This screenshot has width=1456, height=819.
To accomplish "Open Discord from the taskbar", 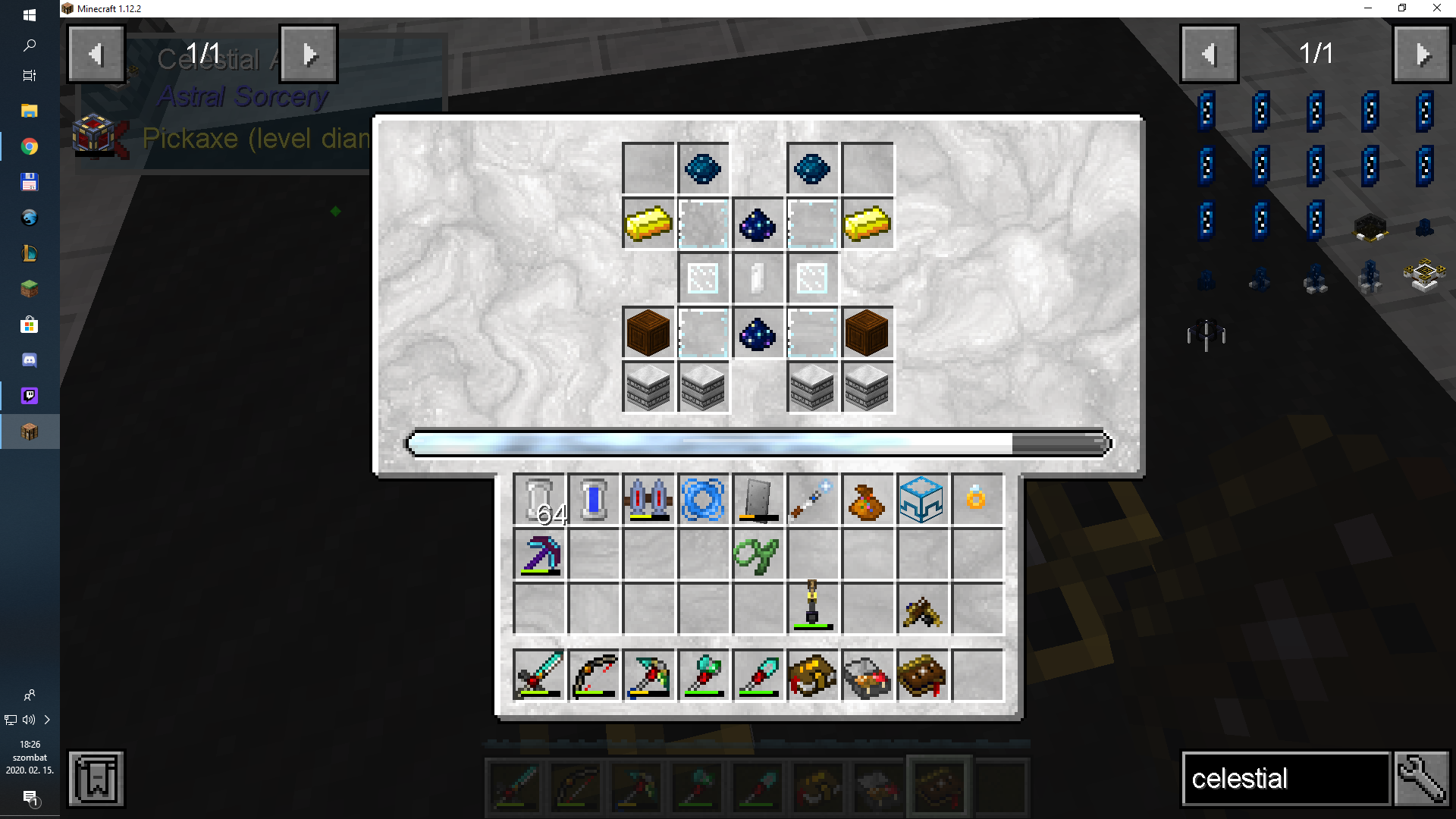I will pyautogui.click(x=29, y=360).
